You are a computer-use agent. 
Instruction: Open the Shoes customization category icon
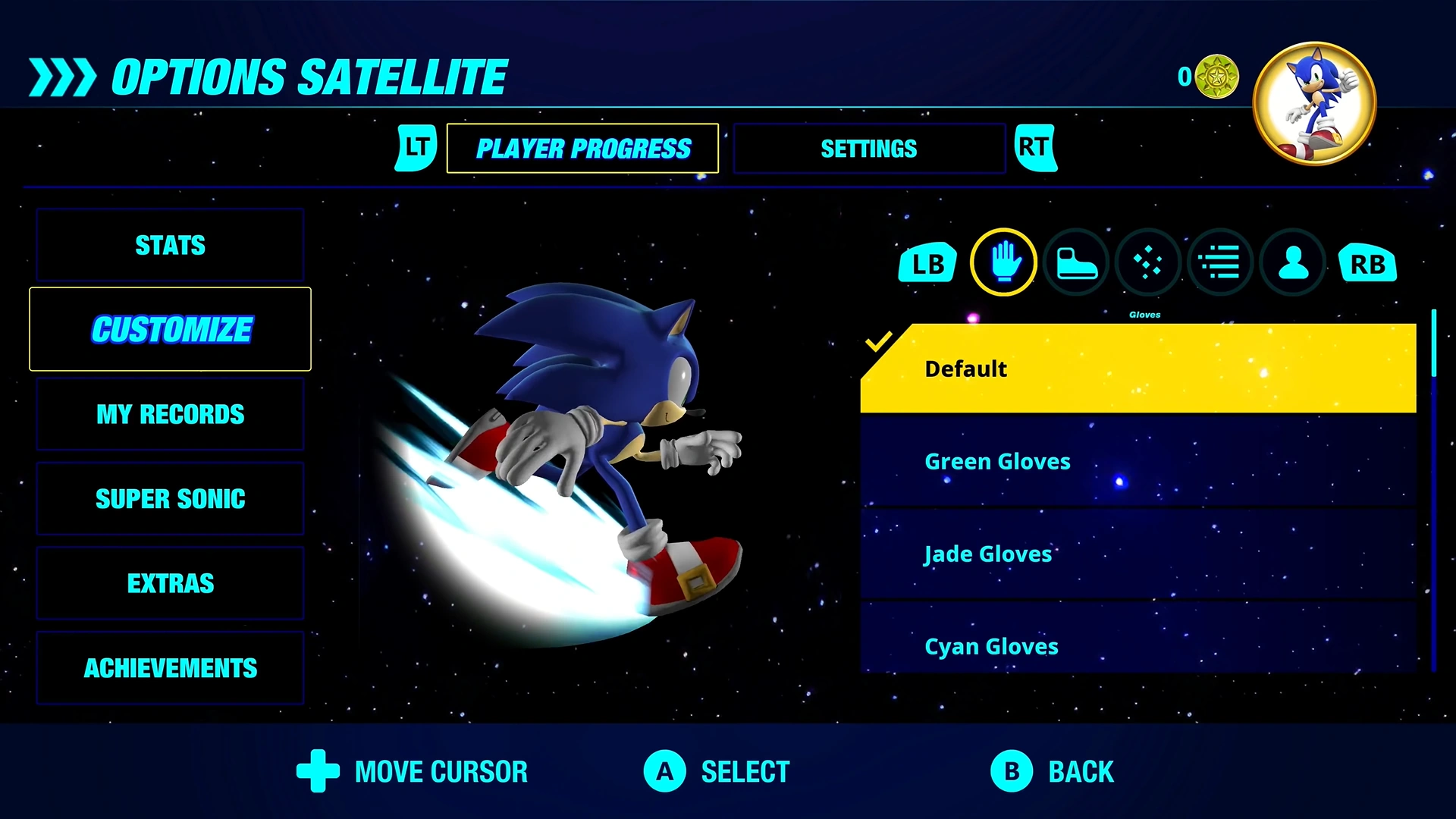(1075, 262)
